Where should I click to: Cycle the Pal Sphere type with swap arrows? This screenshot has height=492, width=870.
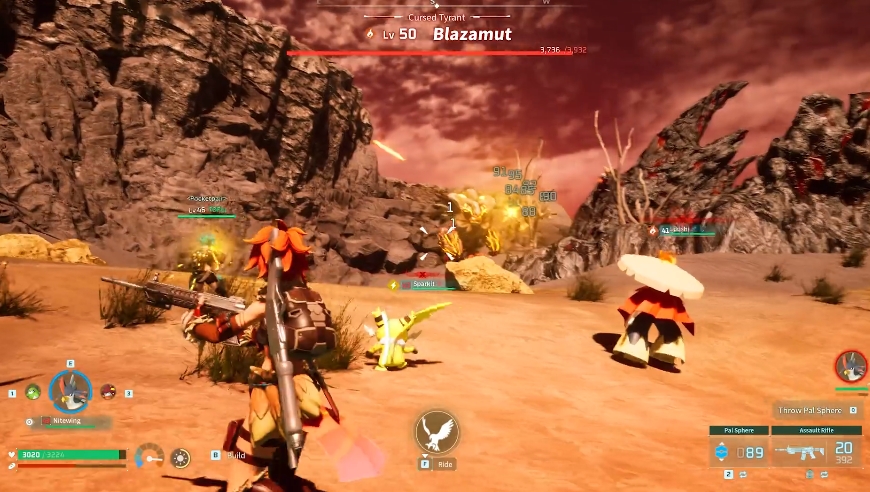tap(742, 474)
